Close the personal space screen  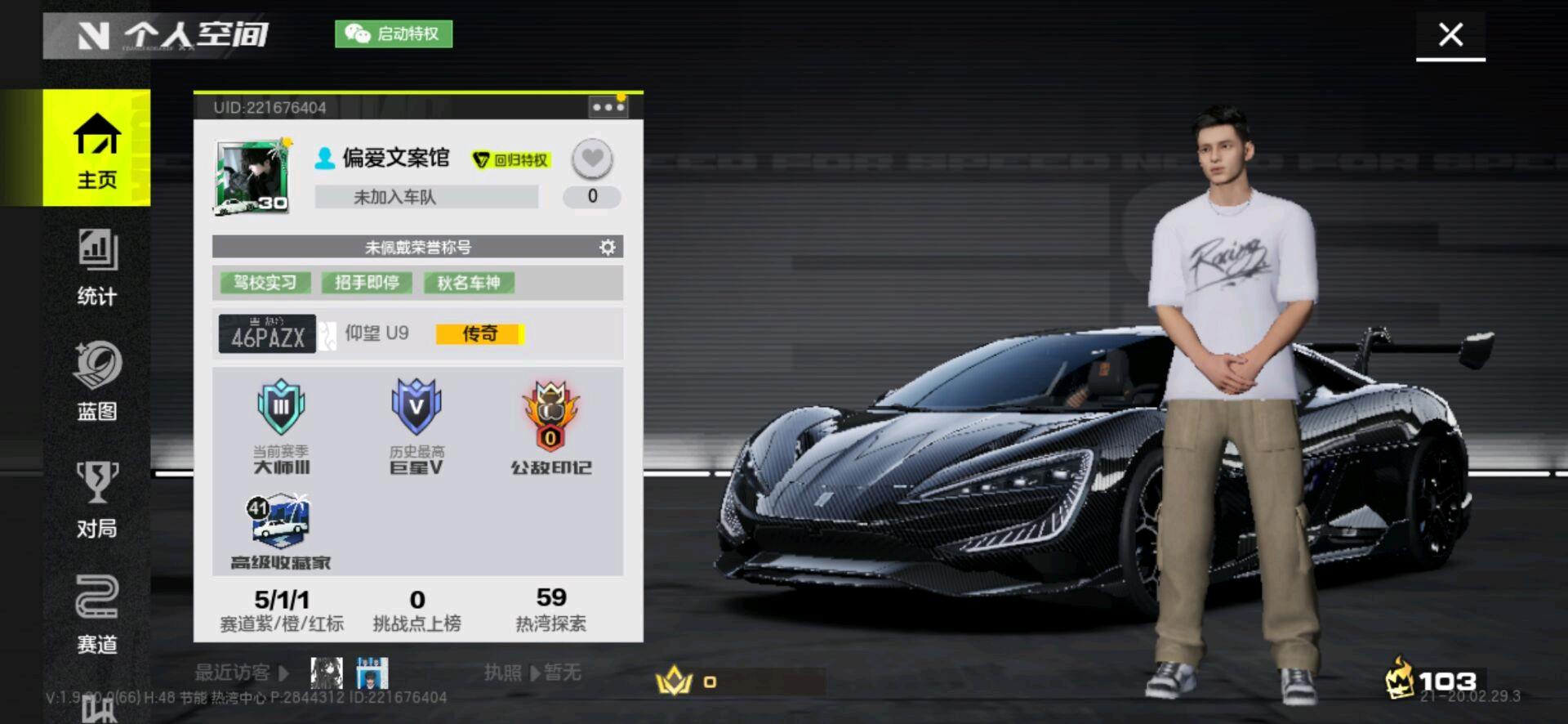(1450, 34)
